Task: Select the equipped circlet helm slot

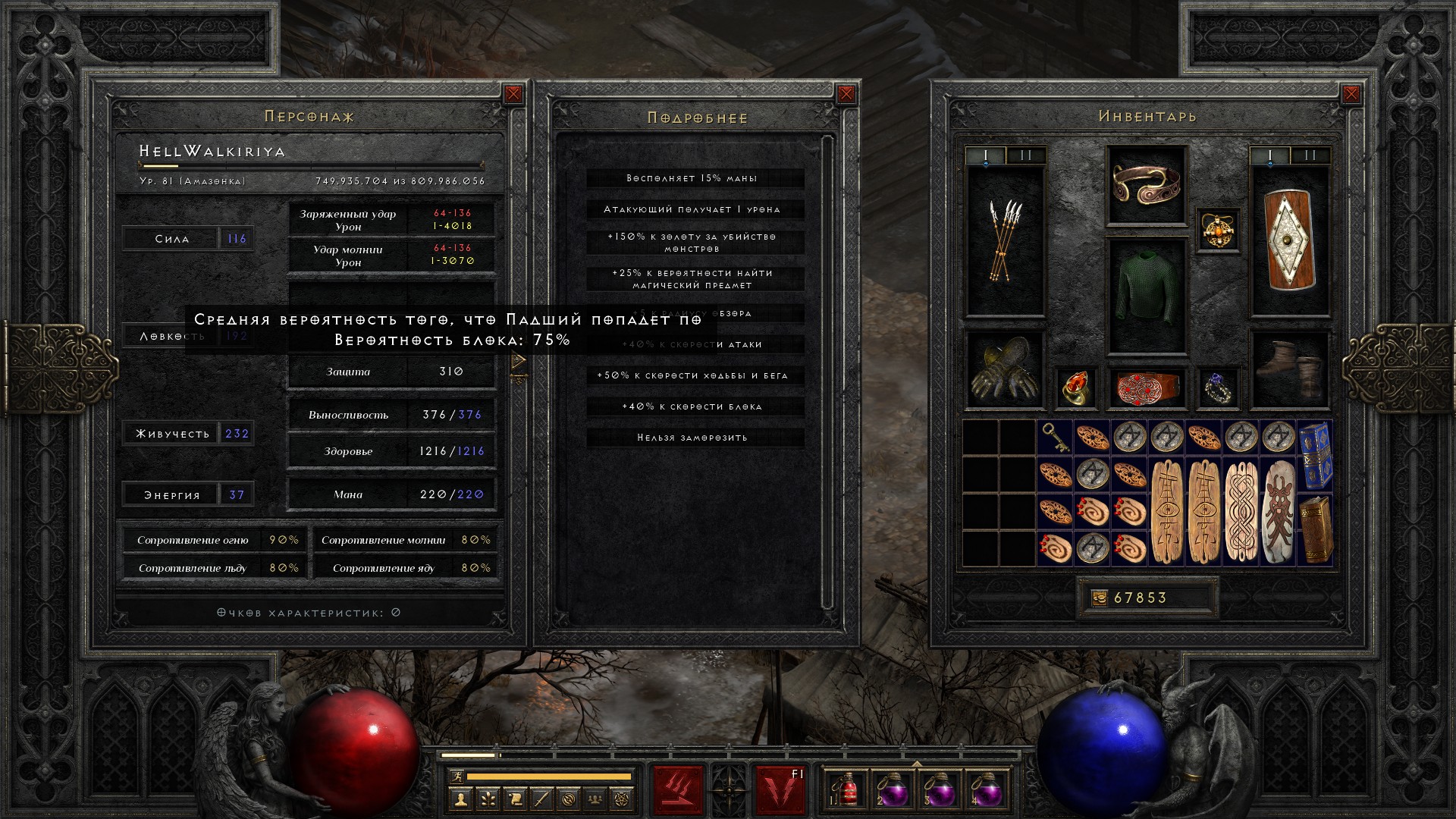Action: pos(1146,185)
